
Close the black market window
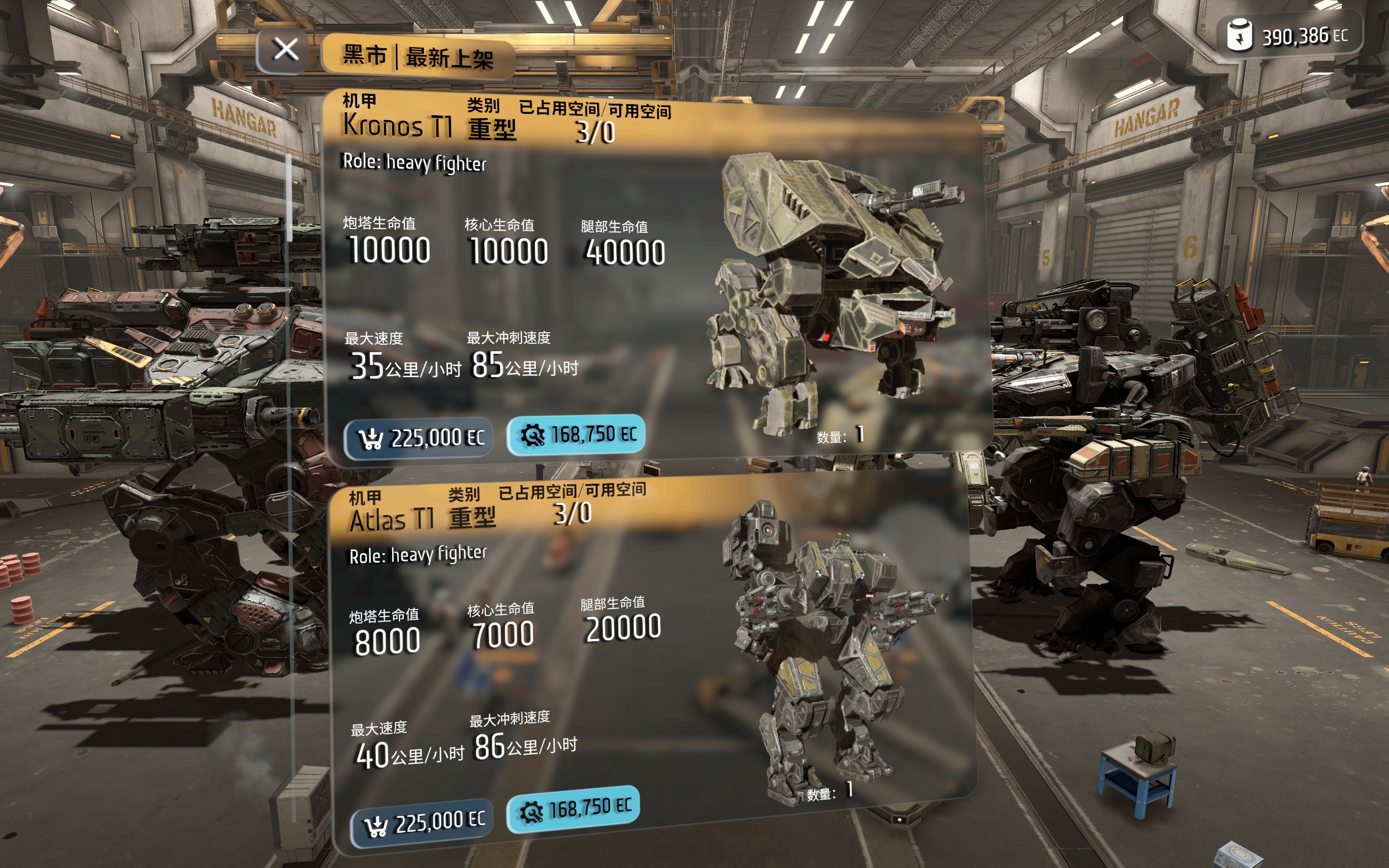285,51
